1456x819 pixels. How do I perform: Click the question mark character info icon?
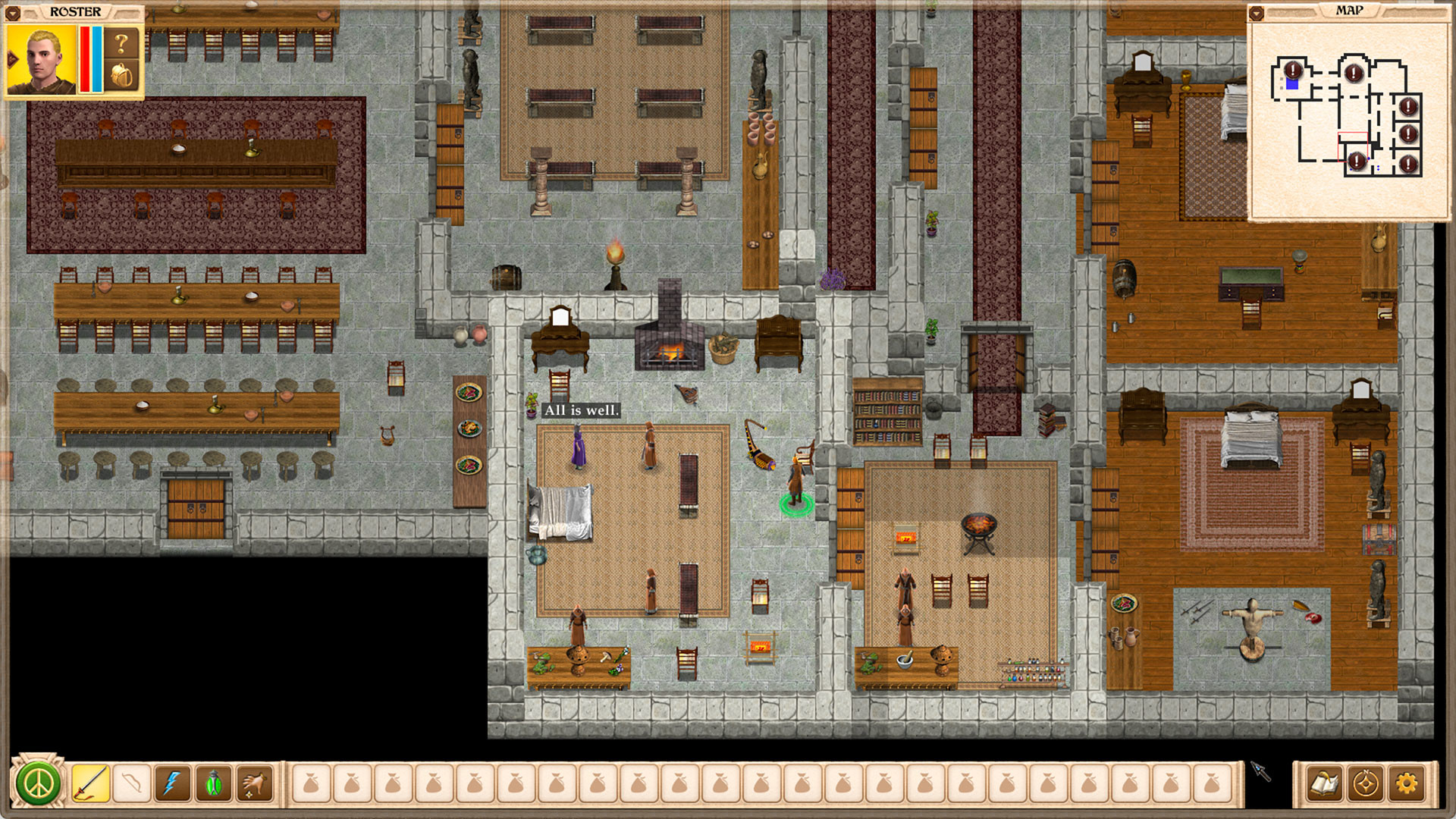tap(121, 42)
